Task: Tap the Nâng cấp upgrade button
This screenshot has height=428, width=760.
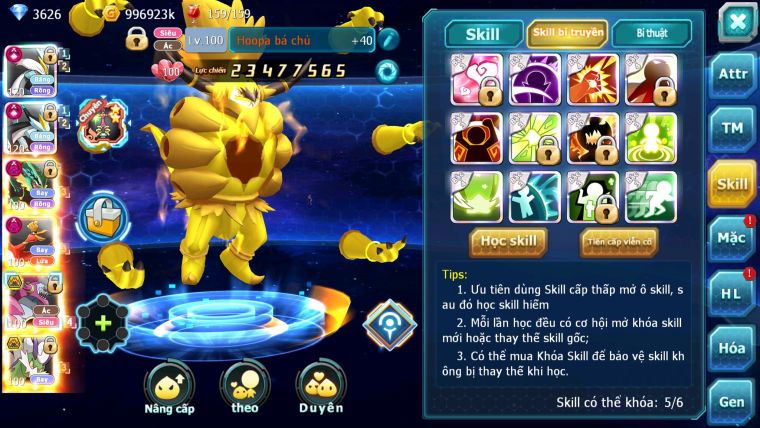Action: click(169, 387)
